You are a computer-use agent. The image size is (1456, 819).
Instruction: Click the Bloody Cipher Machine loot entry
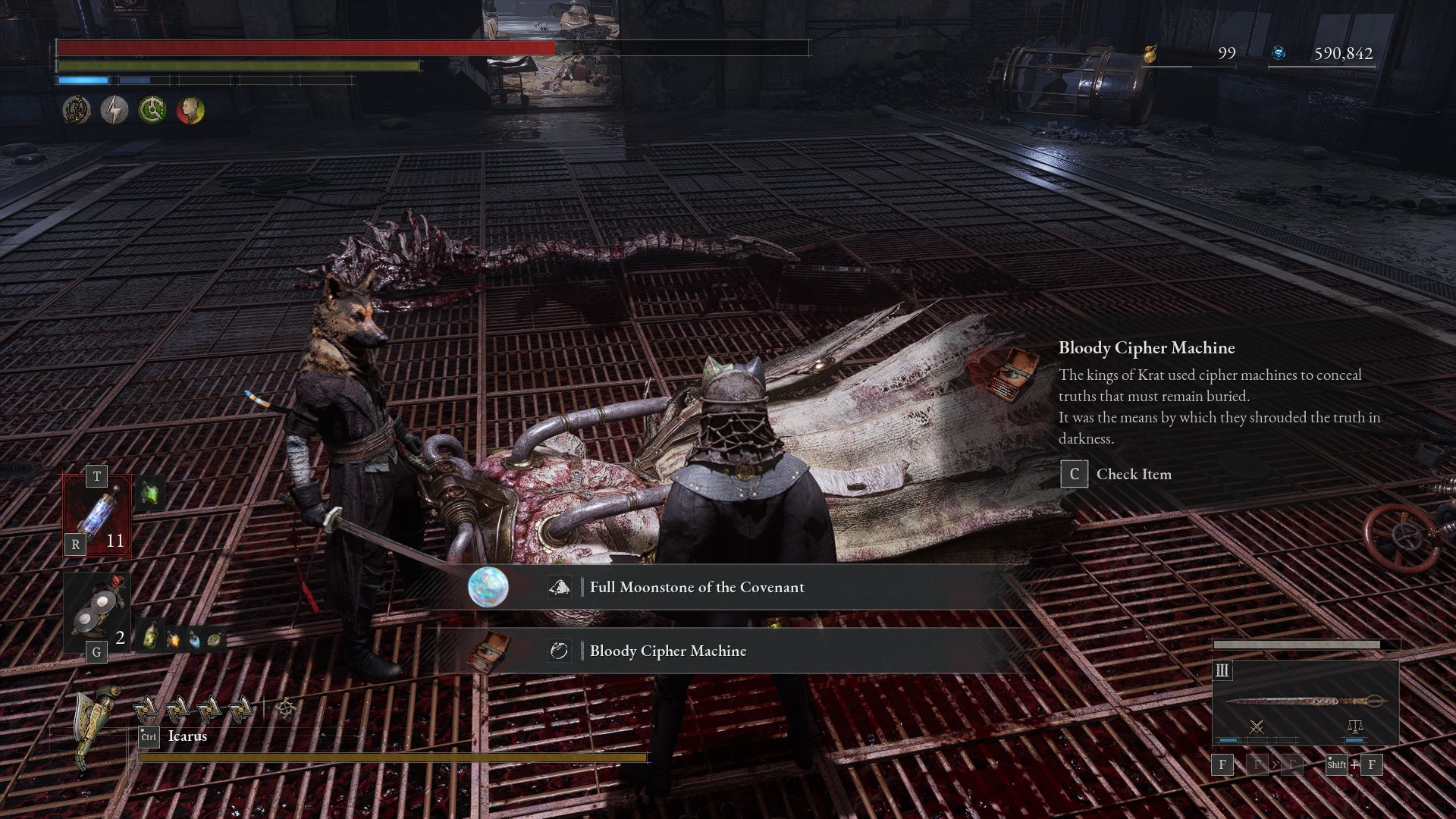point(667,651)
